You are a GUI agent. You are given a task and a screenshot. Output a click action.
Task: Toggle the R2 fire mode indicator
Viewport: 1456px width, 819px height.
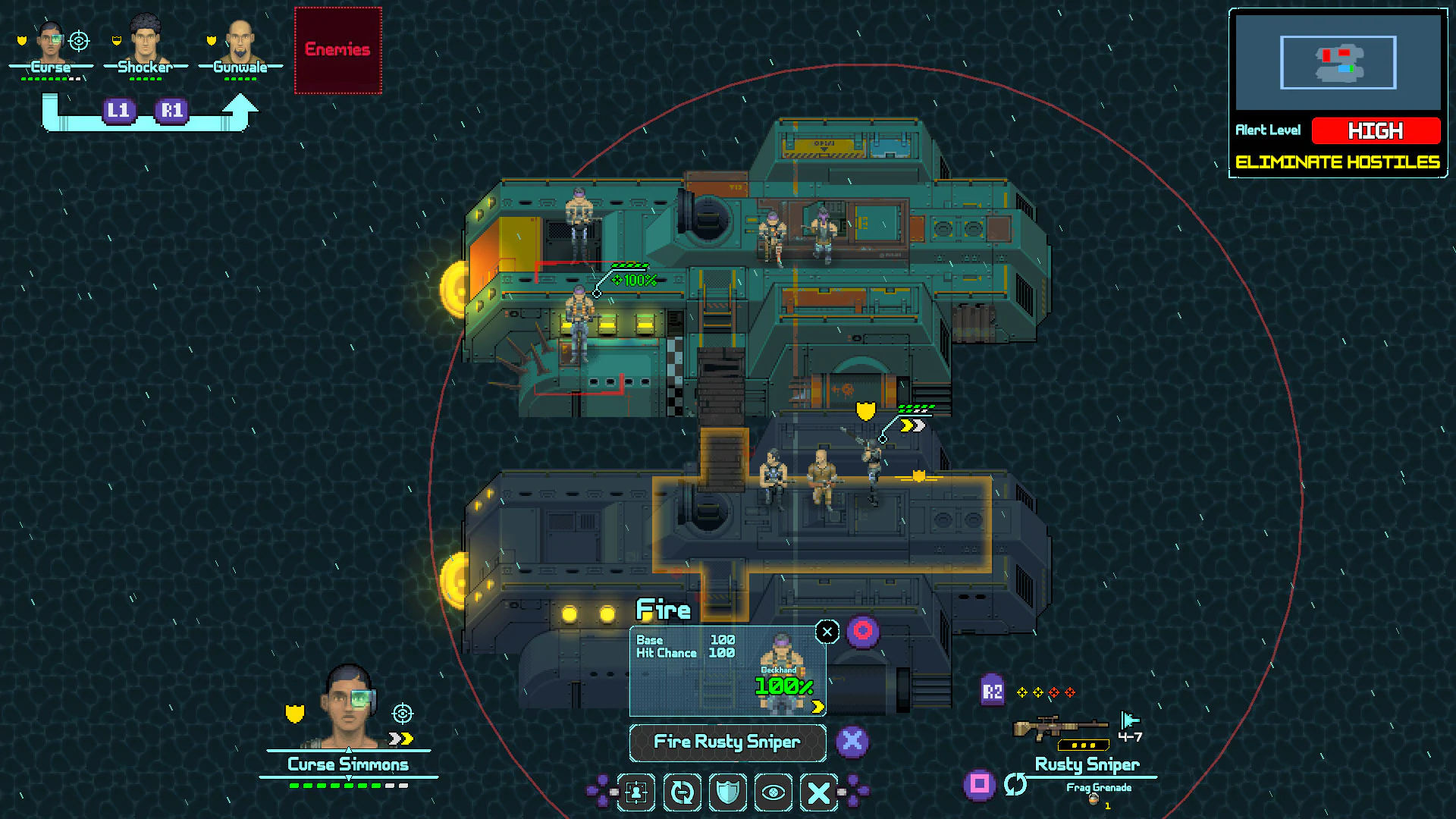[x=992, y=692]
